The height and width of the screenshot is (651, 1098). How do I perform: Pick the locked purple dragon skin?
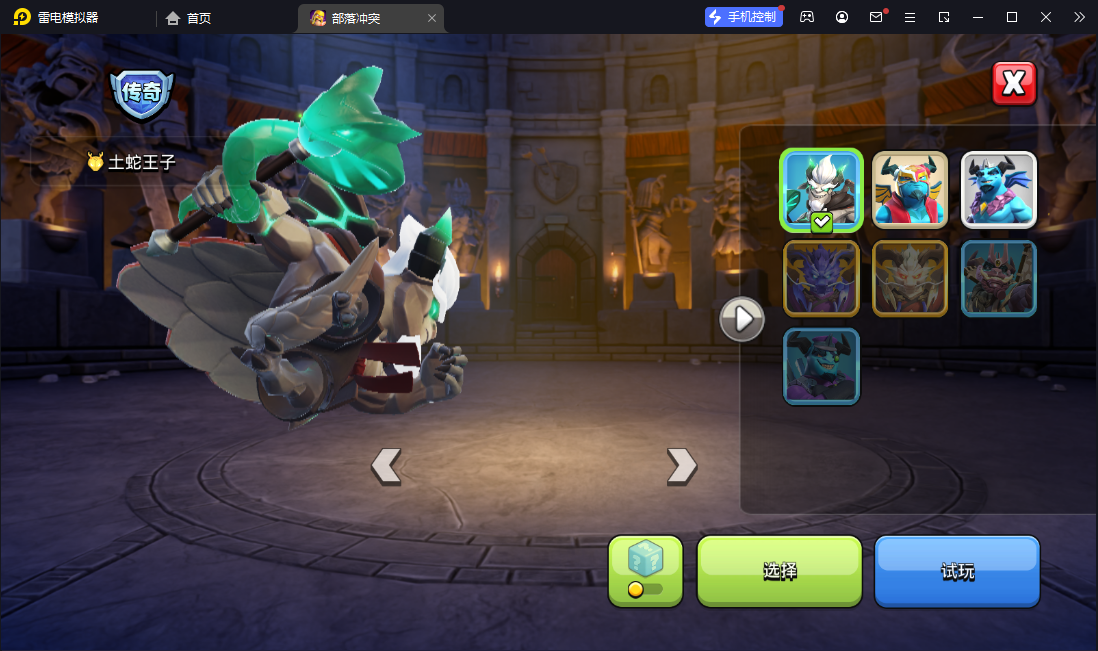(x=821, y=278)
